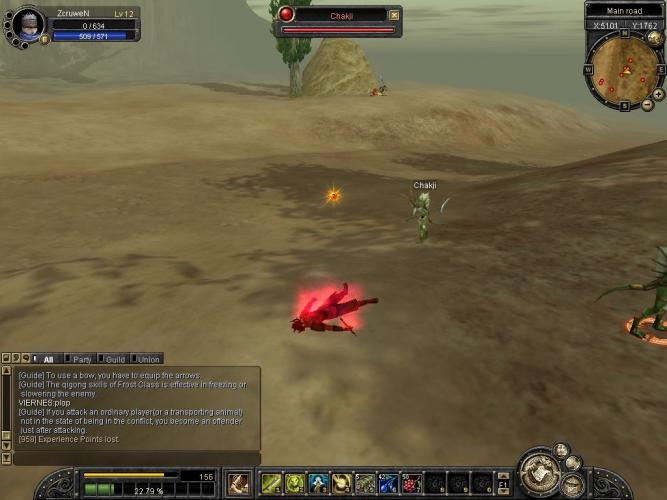Click the Chakji target portrait orb

(x=287, y=14)
